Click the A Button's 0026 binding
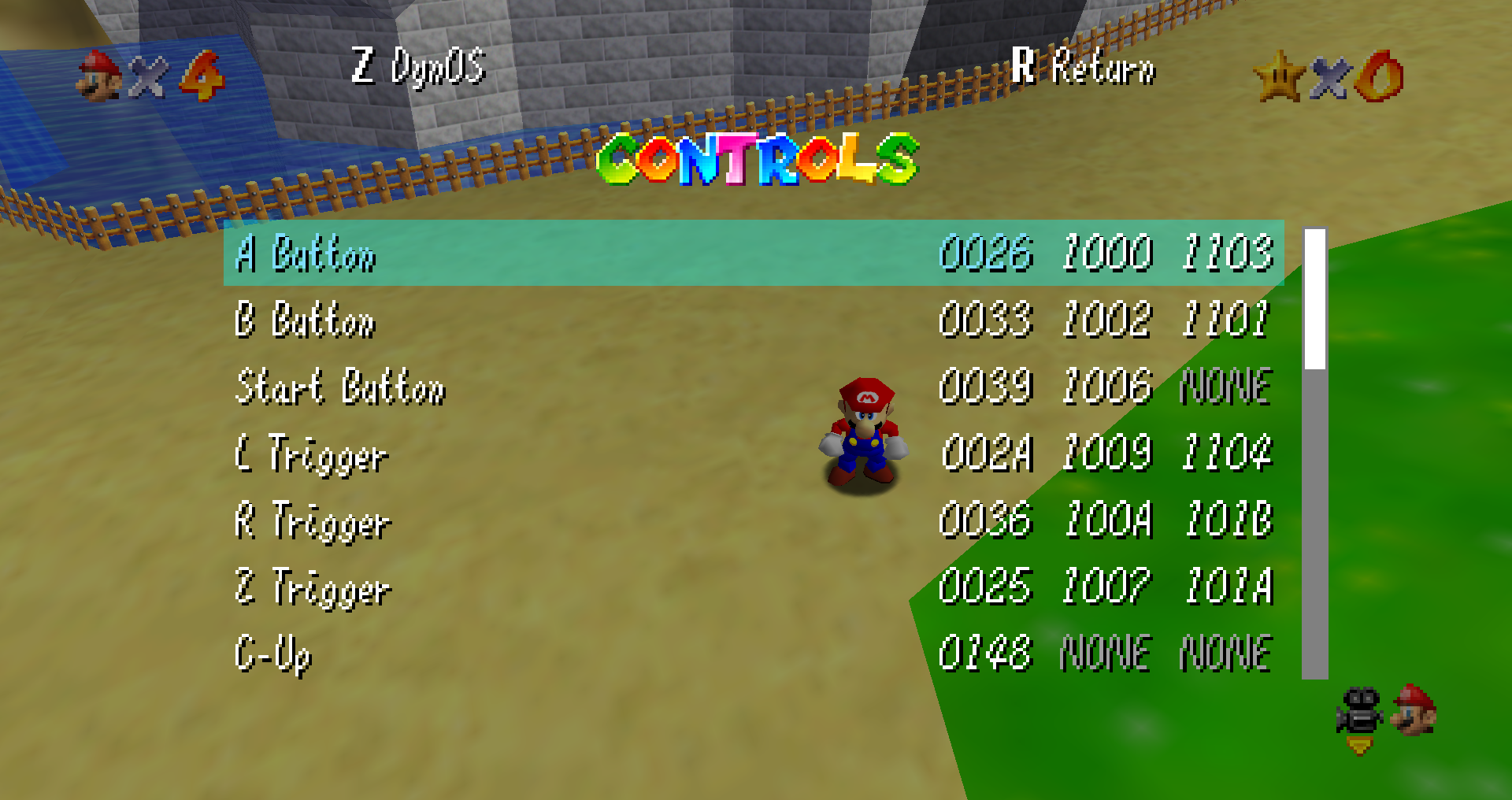1512x800 pixels. click(x=986, y=254)
